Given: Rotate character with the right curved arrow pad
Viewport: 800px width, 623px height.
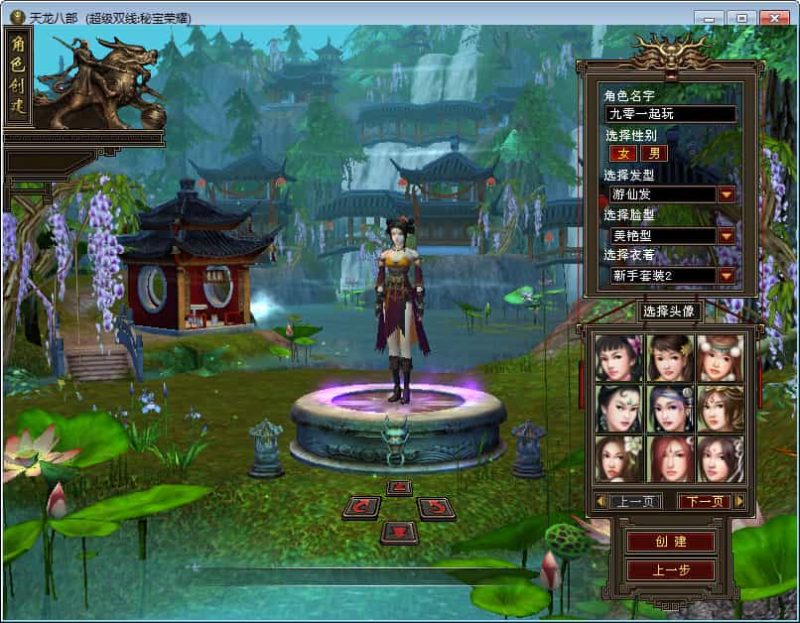Looking at the screenshot, I should click(x=436, y=507).
